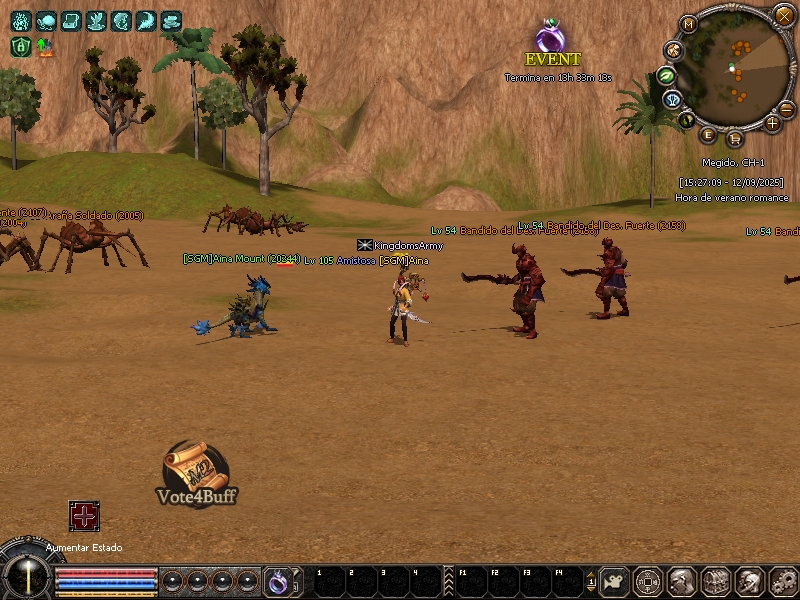Select the crescent moon buff icon

[146, 21]
